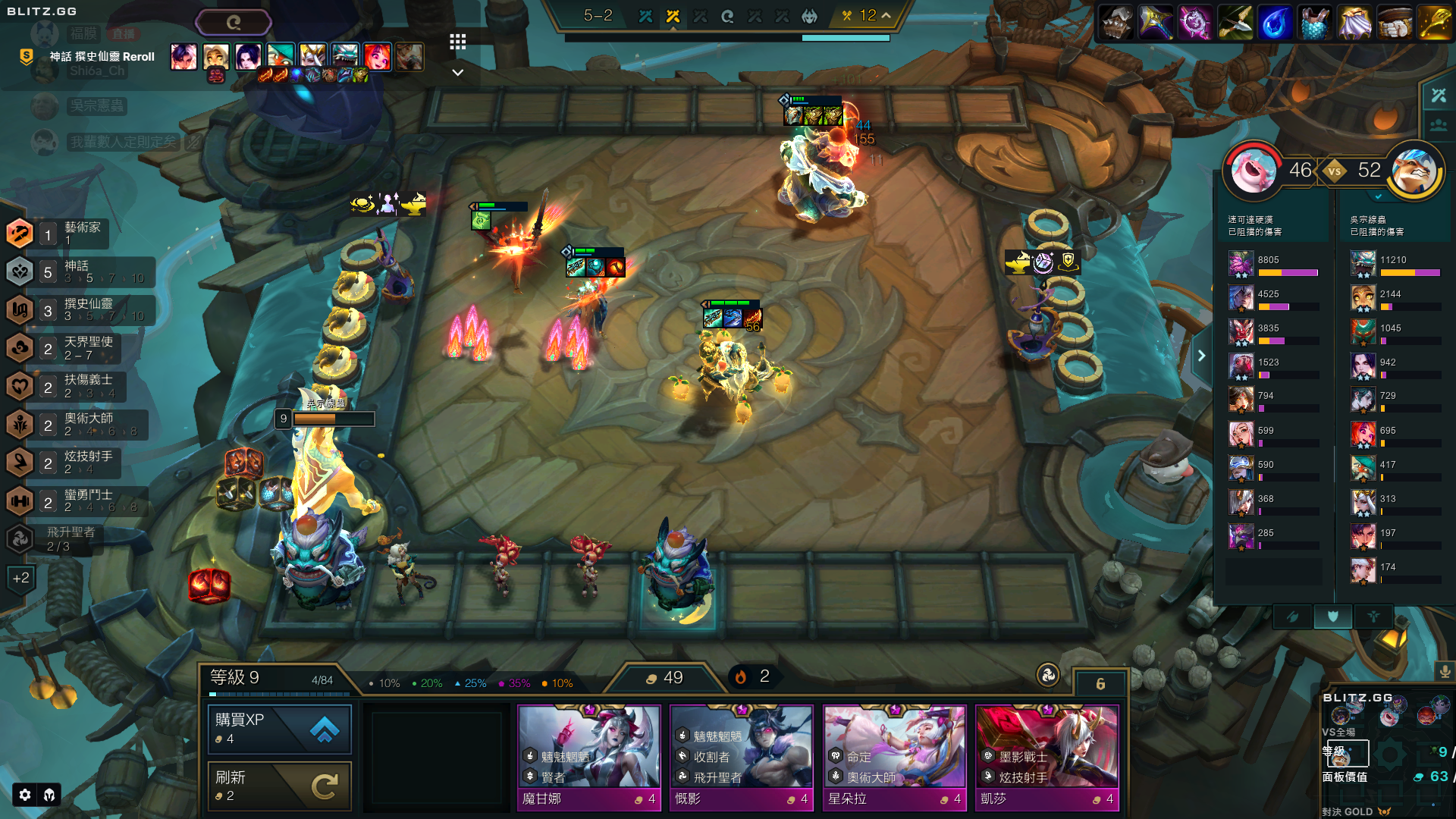Purchase 星朵拉 from the shop
This screenshot has height=819, width=1456.
895,758
